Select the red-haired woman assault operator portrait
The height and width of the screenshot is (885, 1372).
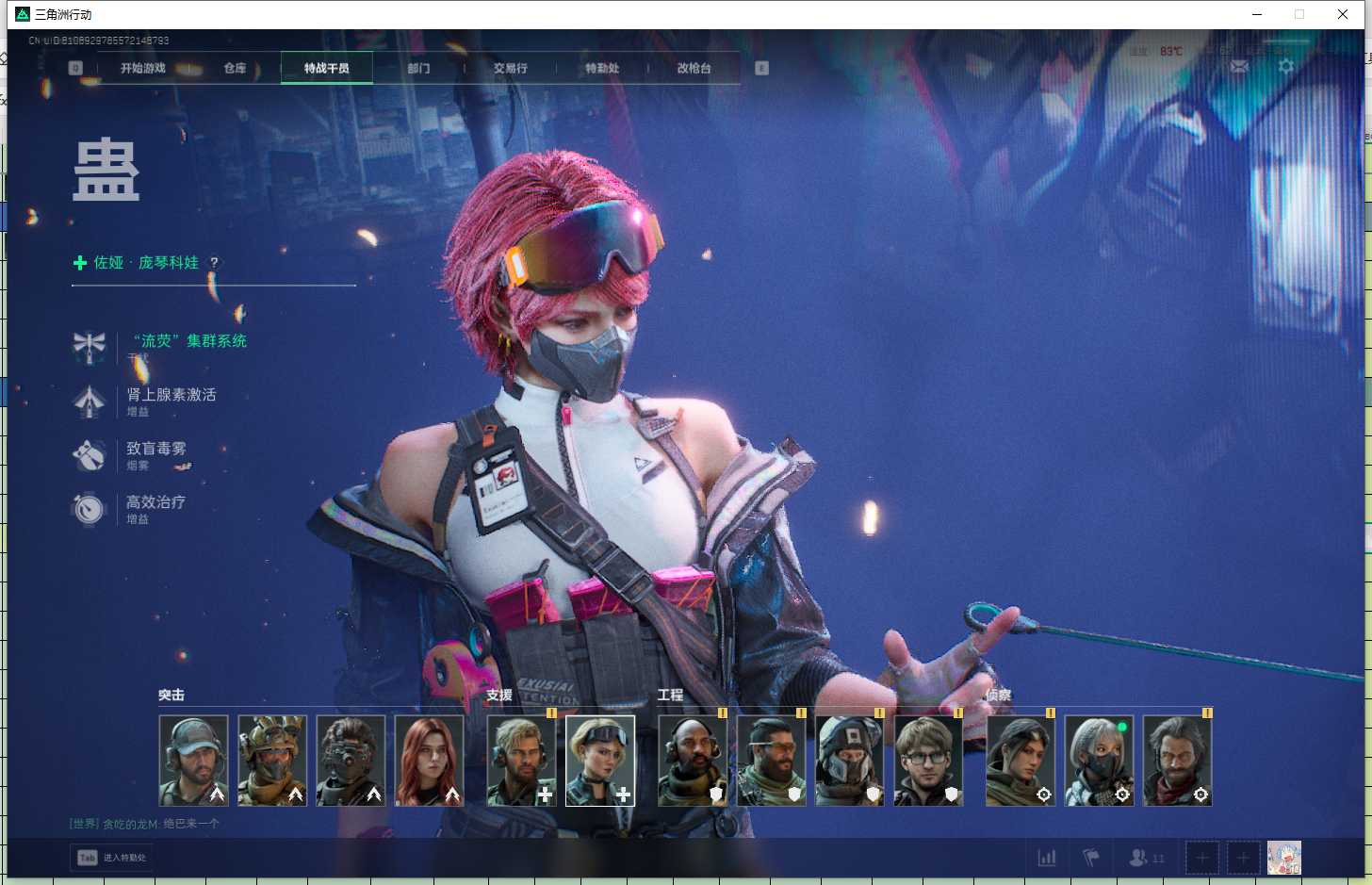(x=429, y=761)
